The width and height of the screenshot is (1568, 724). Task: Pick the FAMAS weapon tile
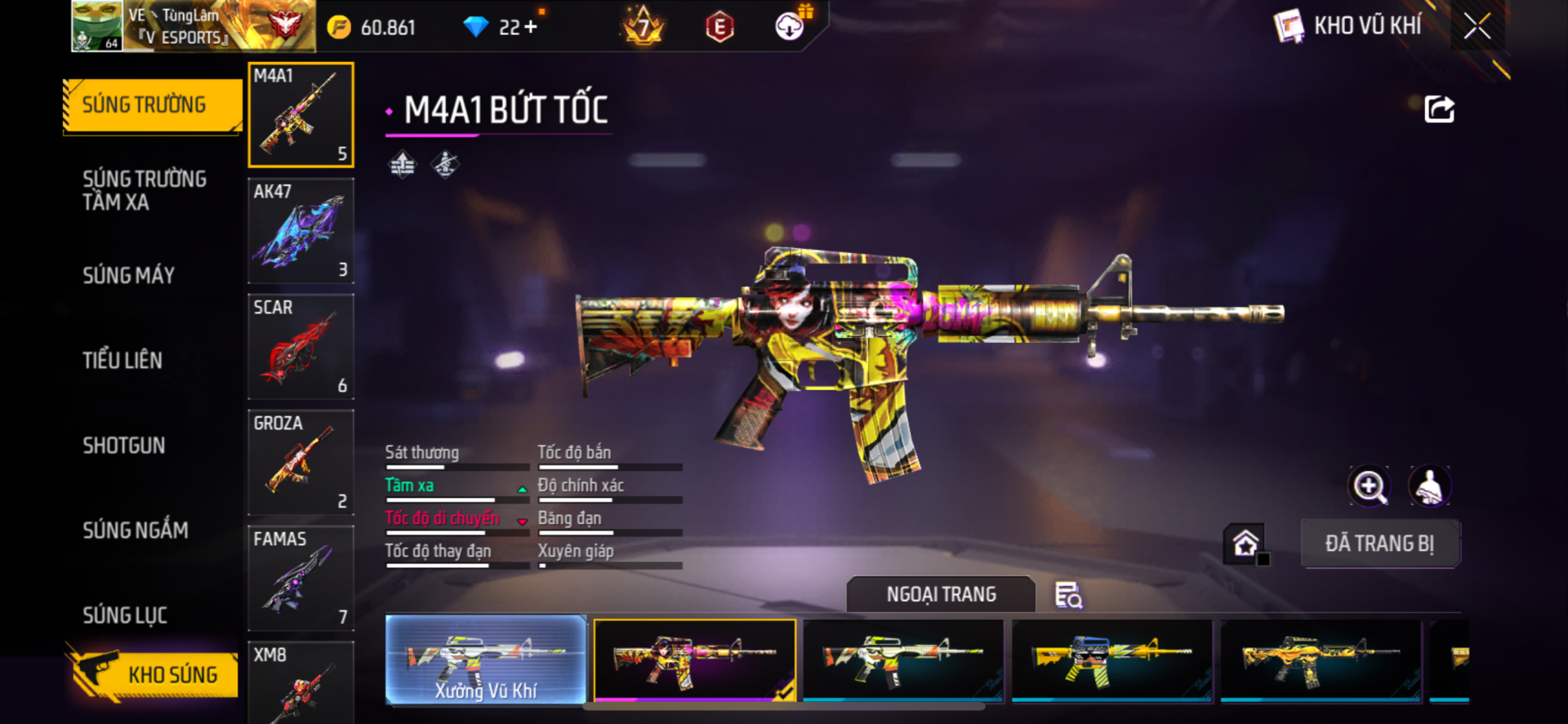301,579
